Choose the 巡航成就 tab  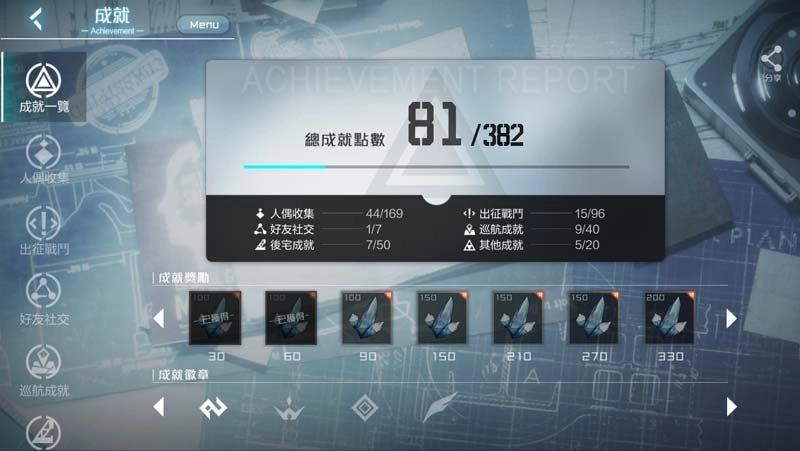pos(43,370)
